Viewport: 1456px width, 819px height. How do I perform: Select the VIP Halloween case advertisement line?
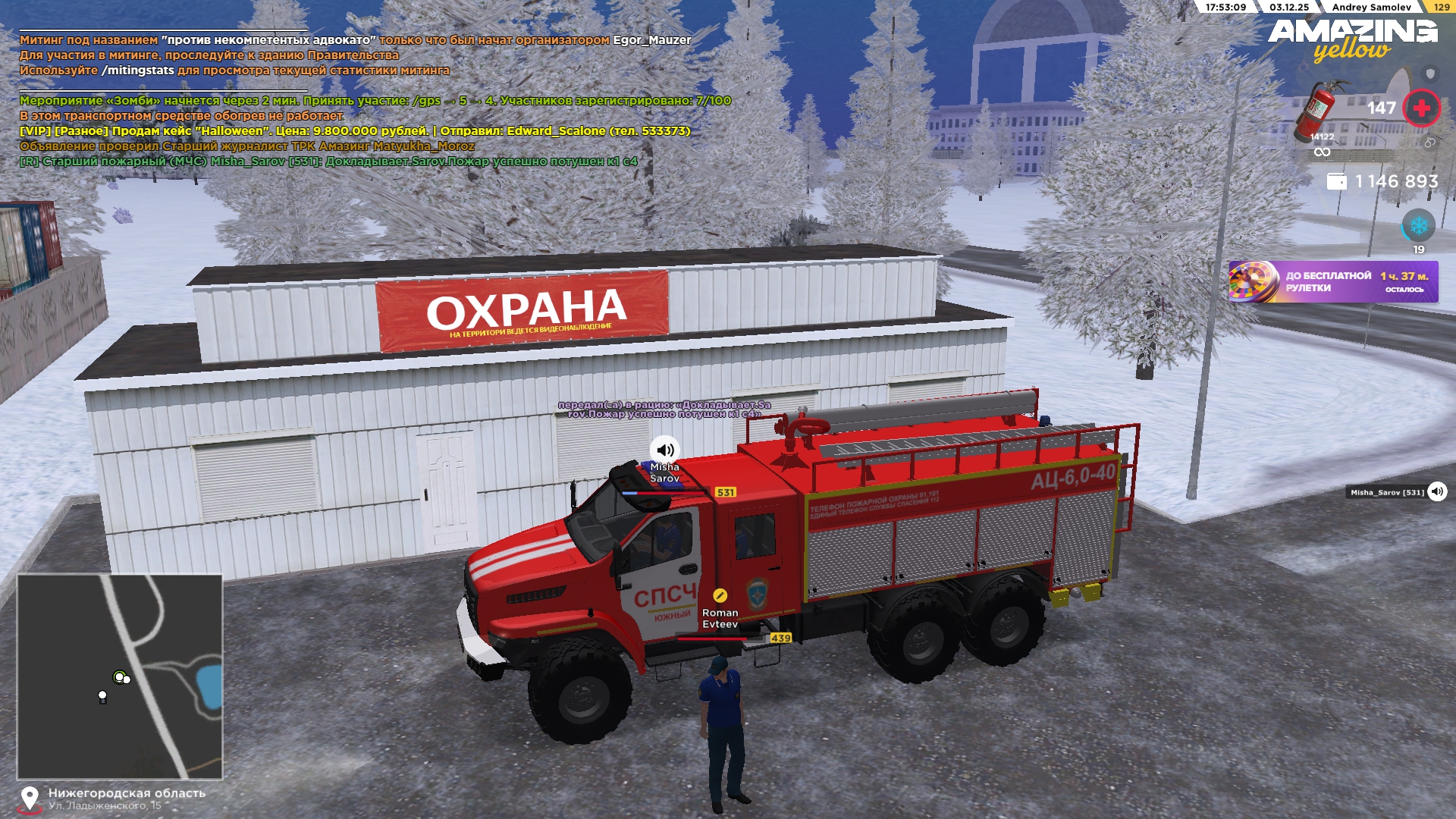pyautogui.click(x=355, y=131)
